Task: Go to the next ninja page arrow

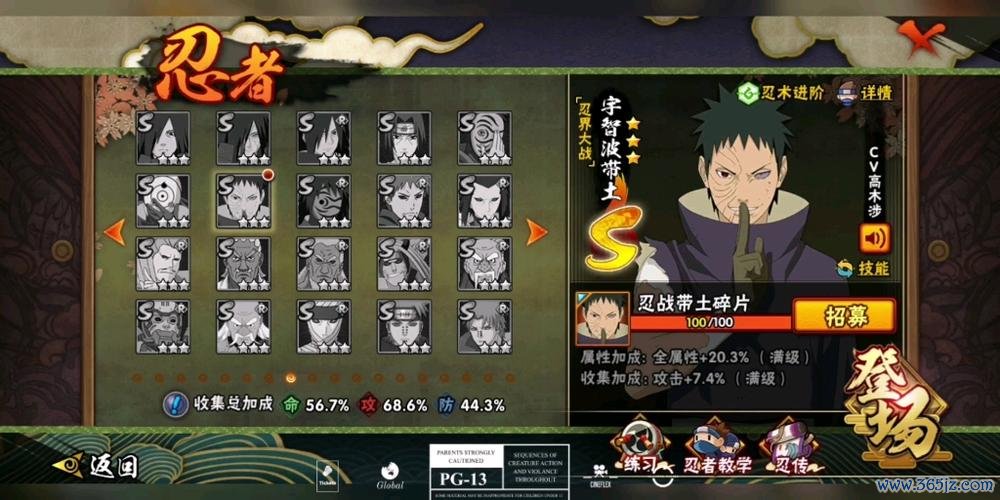Action: coord(536,232)
